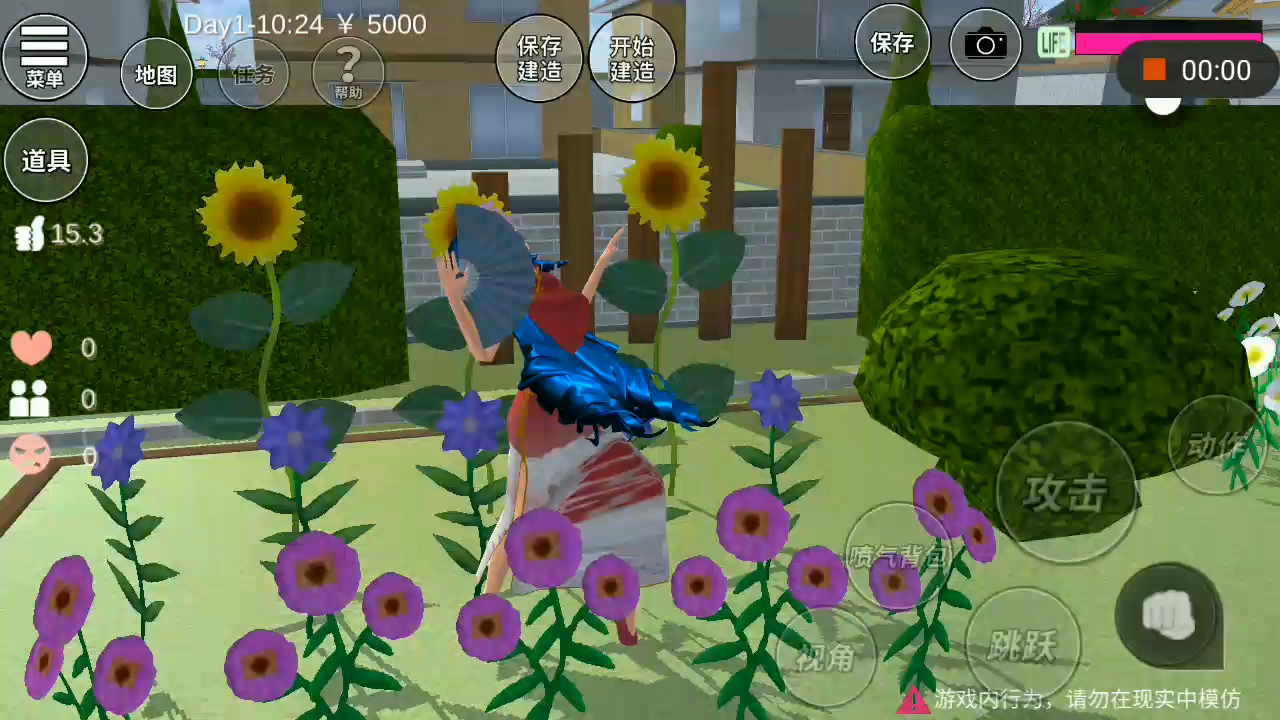The height and width of the screenshot is (720, 1280).
Task: Open the 帮助 help question mark
Action: (x=348, y=73)
